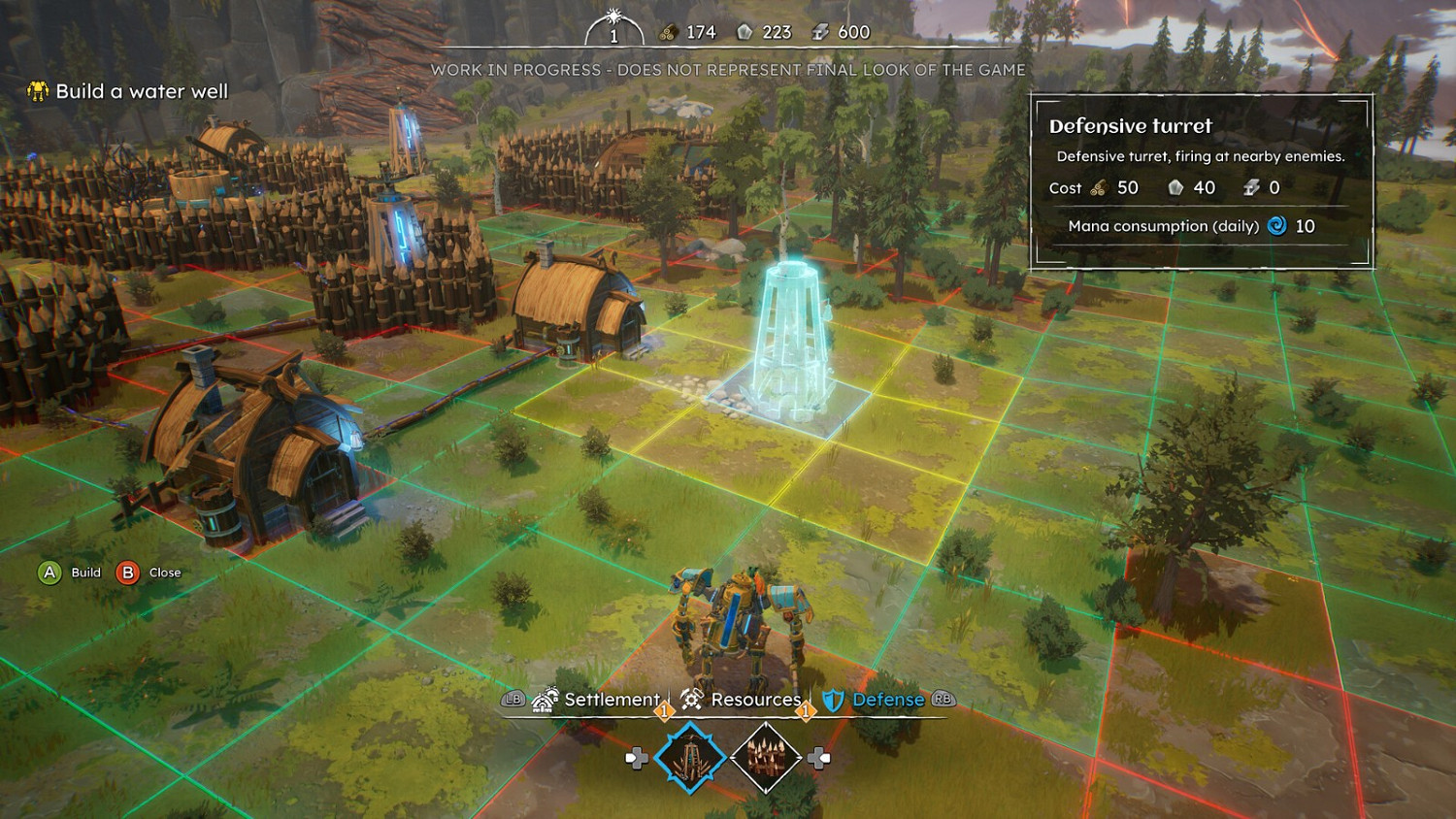Click the LB bumper prompt
The image size is (1456, 819).
(513, 699)
